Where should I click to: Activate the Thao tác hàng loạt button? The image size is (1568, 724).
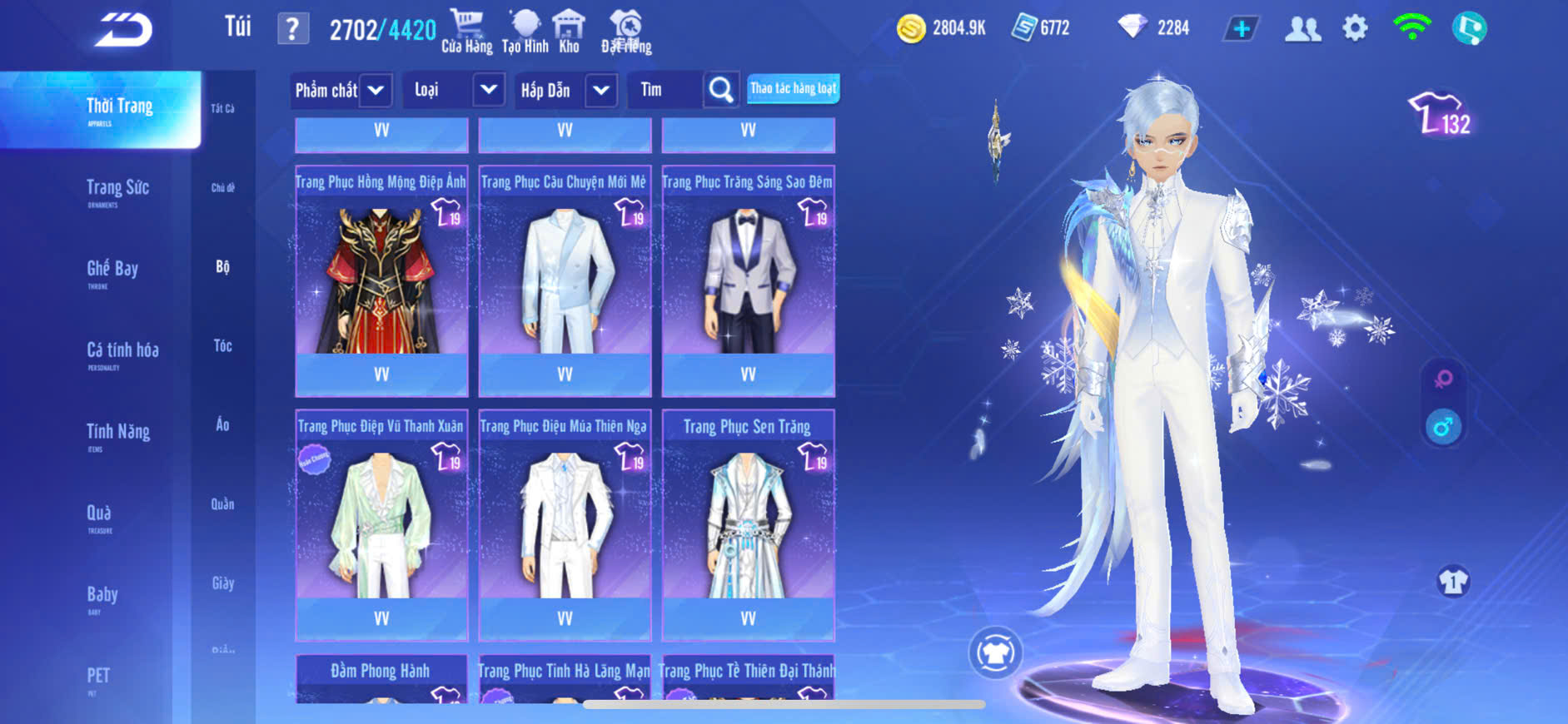793,88
